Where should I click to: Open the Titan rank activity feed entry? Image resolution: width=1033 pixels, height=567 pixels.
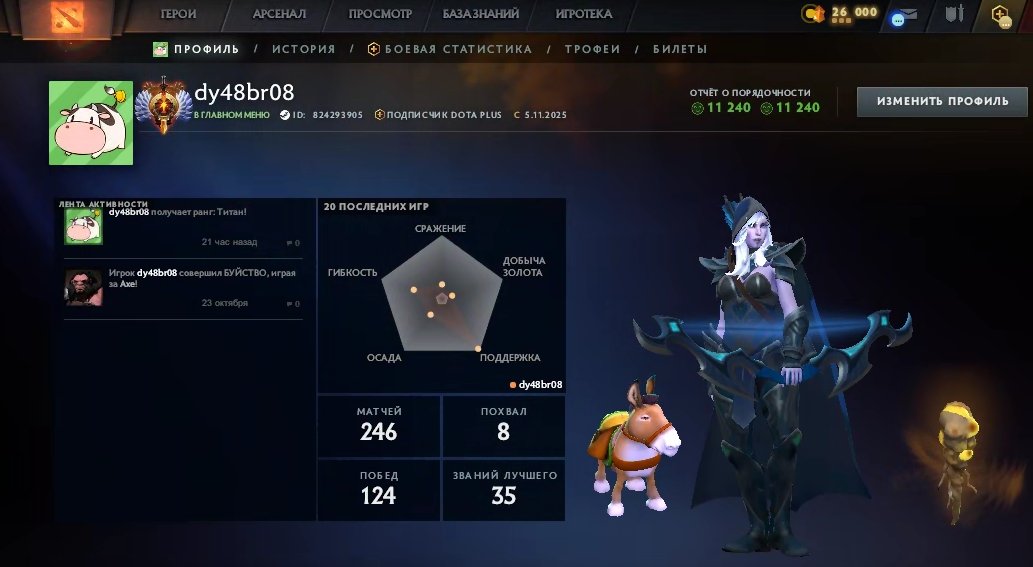point(182,227)
